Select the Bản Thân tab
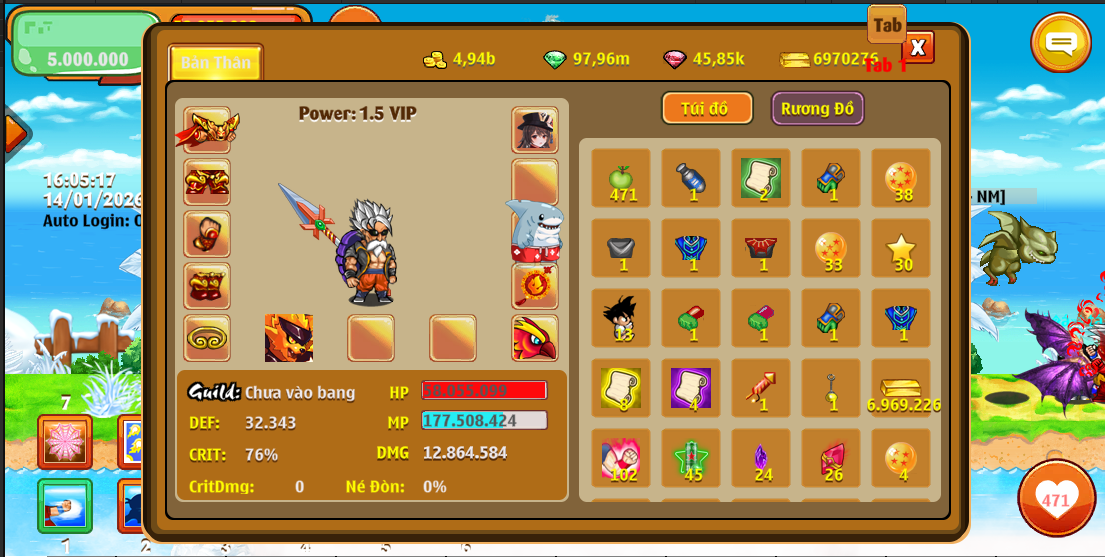Screen dimensions: 1105x557 pos(216,62)
